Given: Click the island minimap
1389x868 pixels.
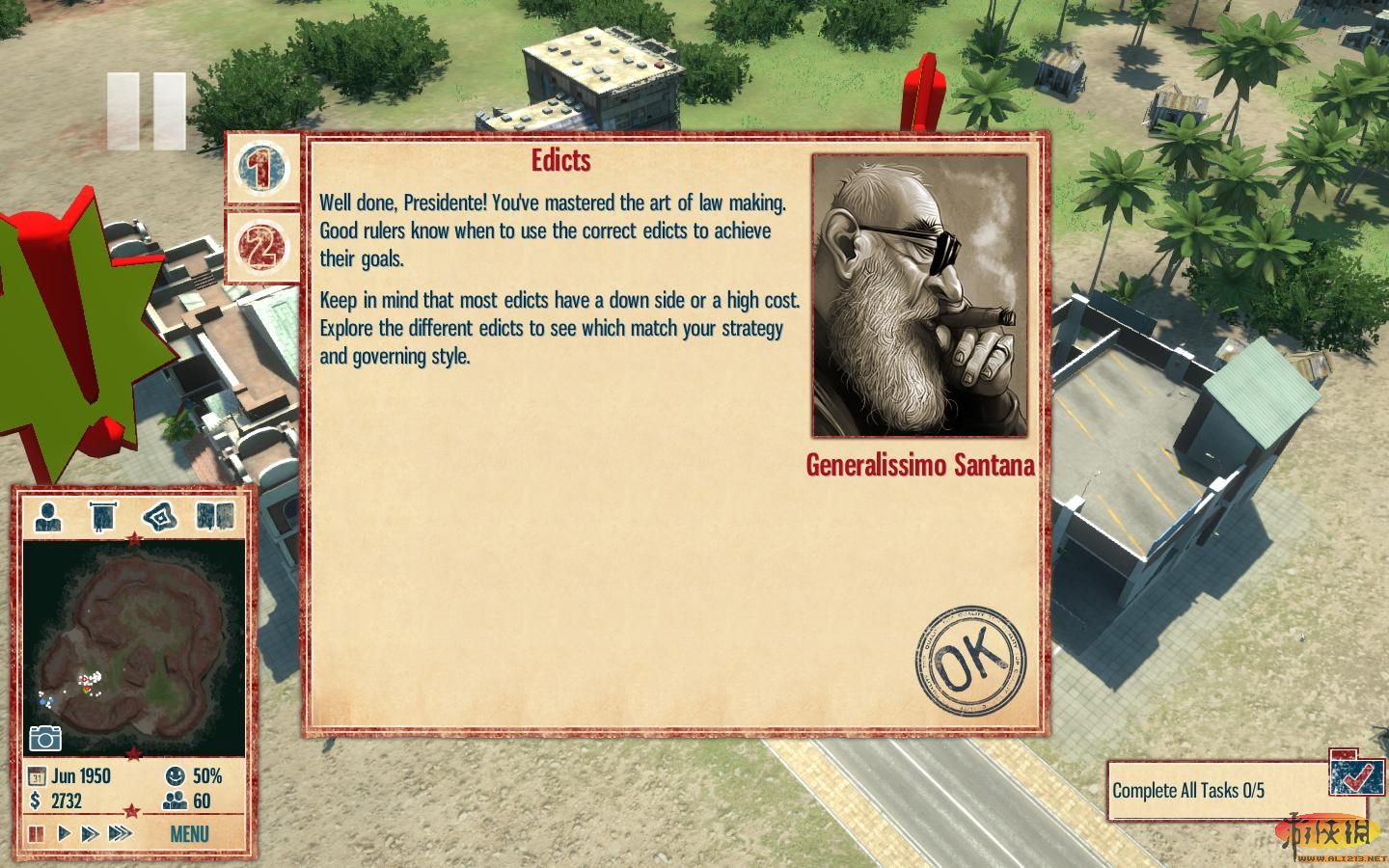Looking at the screenshot, I should (x=134, y=646).
